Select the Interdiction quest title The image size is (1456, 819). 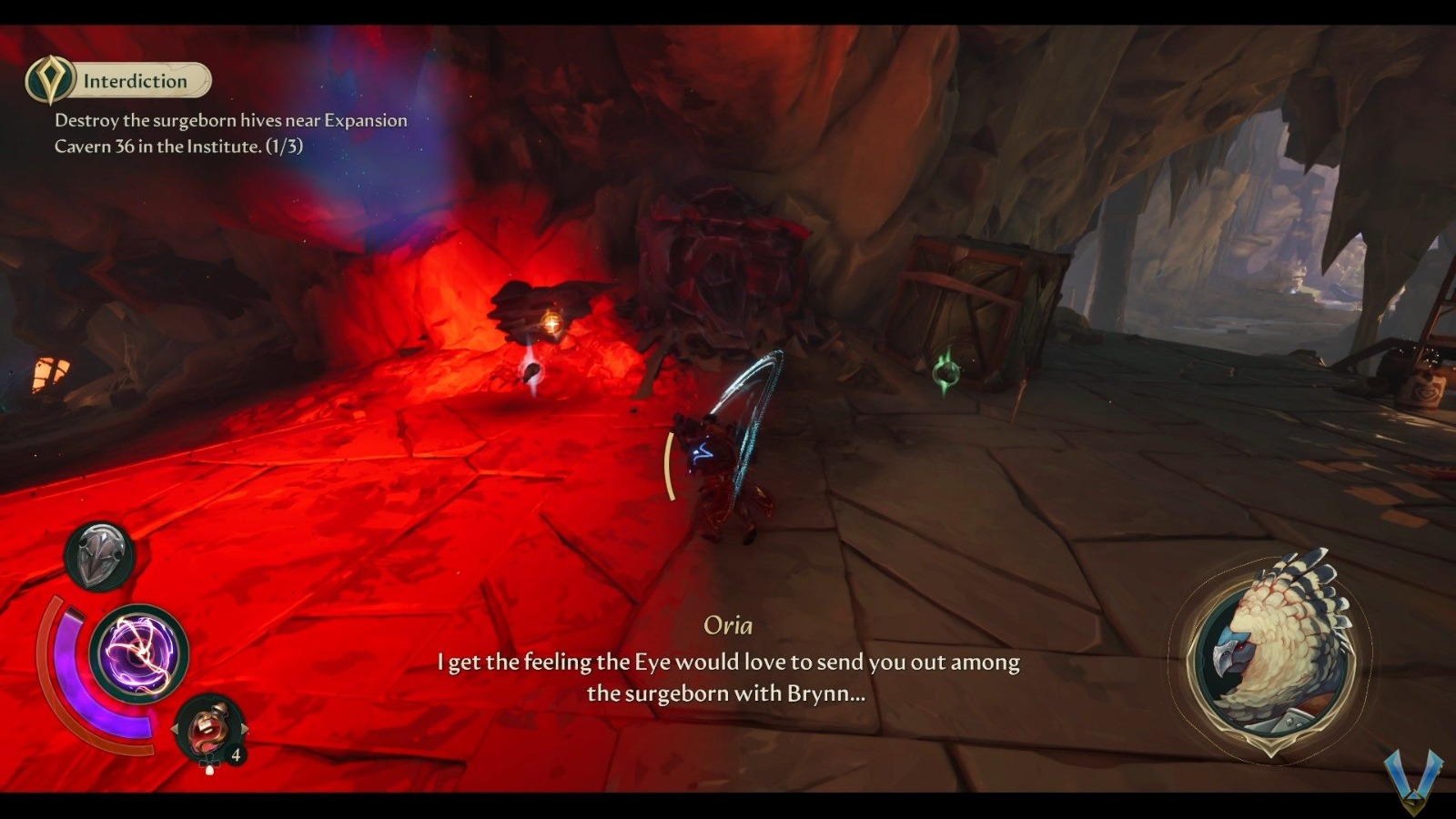(133, 80)
